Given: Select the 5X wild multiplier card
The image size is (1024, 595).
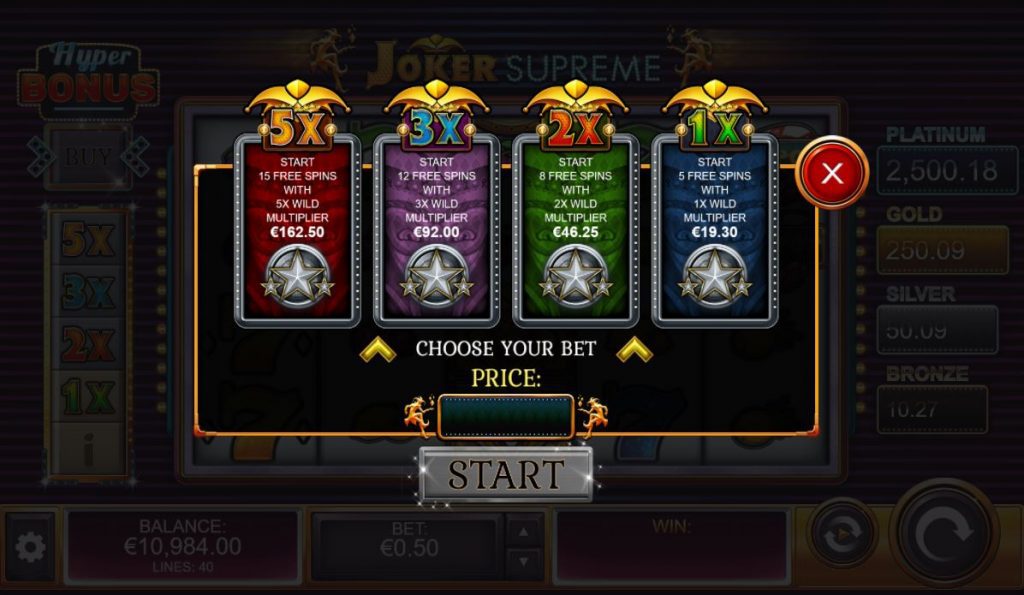Looking at the screenshot, I should pos(297,230).
